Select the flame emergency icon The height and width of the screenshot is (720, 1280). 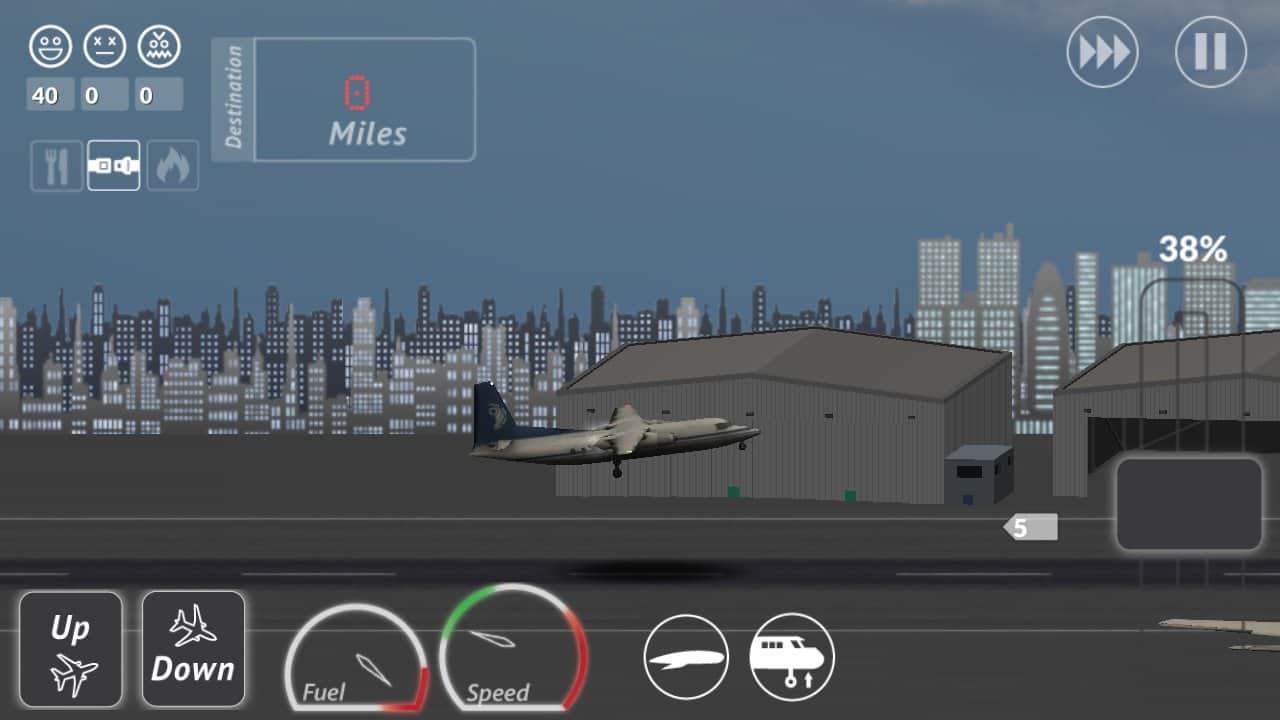pos(172,165)
